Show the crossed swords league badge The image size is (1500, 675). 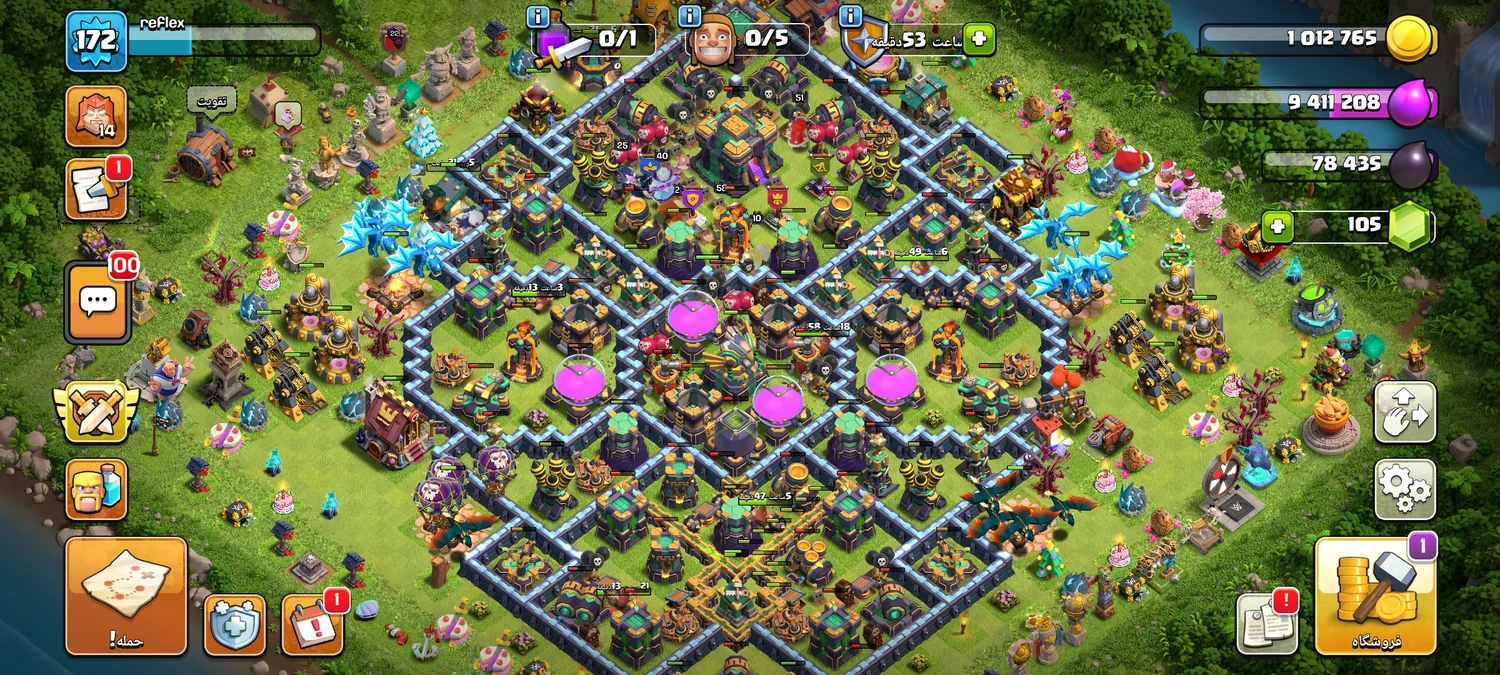(x=96, y=411)
